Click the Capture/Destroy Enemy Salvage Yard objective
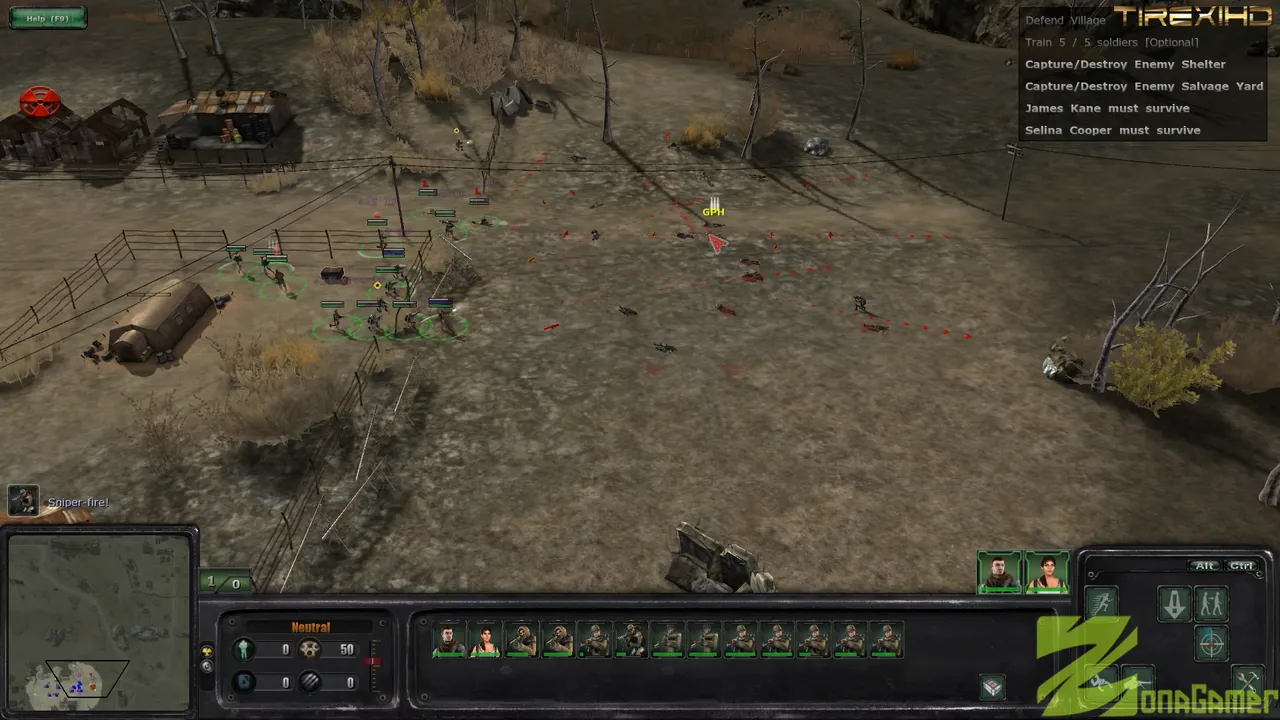Viewport: 1280px width, 720px height. pos(1144,86)
